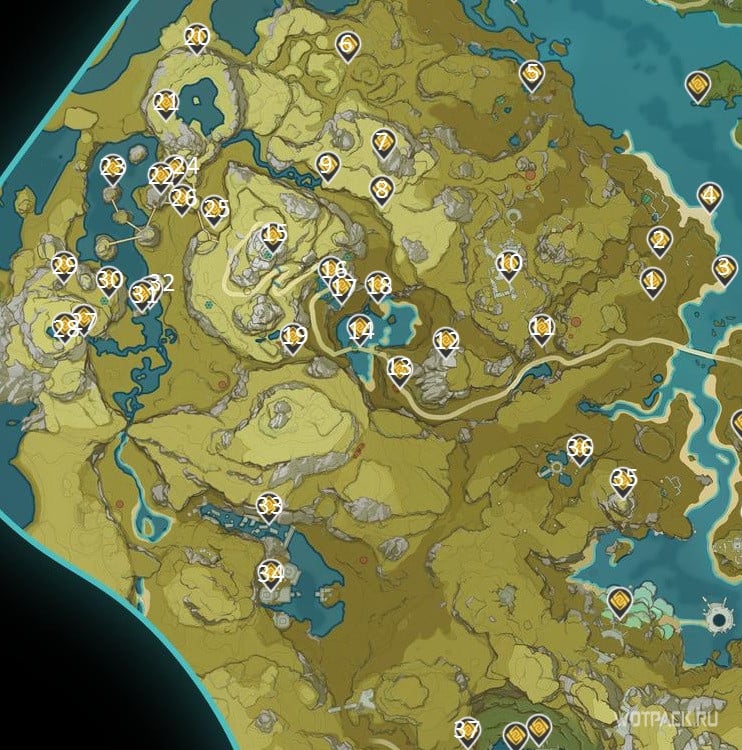This screenshot has width=742, height=750.
Task: Open map marker number 18
Action: (x=377, y=287)
